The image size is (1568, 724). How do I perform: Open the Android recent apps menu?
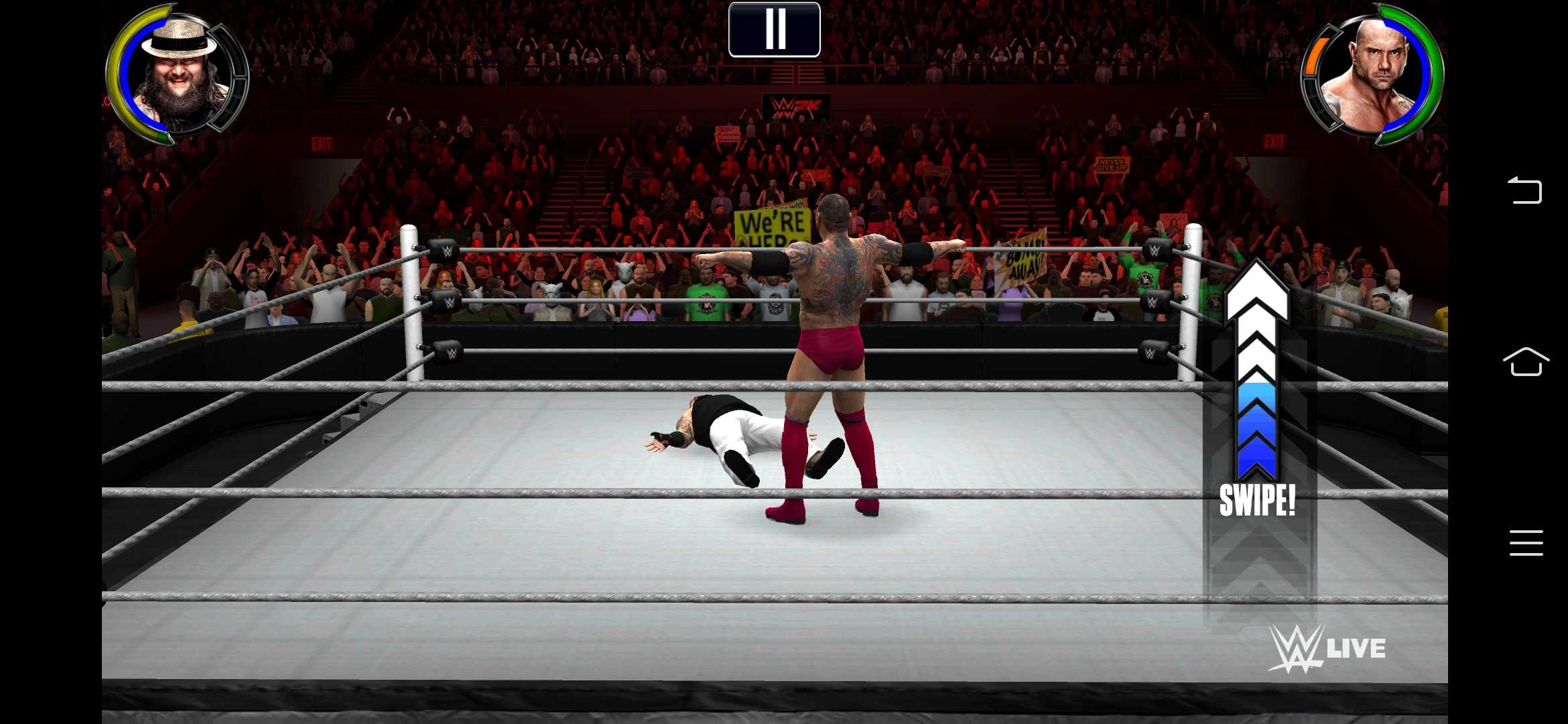click(1526, 542)
